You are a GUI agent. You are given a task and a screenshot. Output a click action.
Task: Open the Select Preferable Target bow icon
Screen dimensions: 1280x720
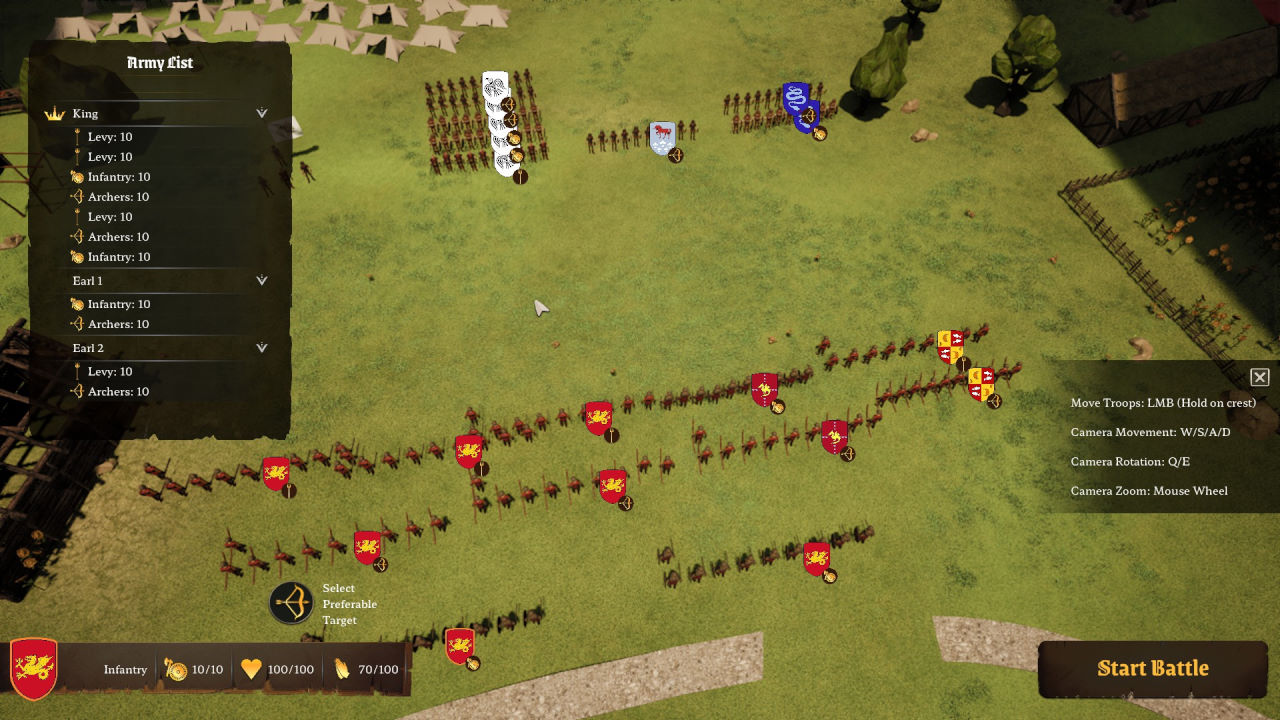(x=291, y=603)
